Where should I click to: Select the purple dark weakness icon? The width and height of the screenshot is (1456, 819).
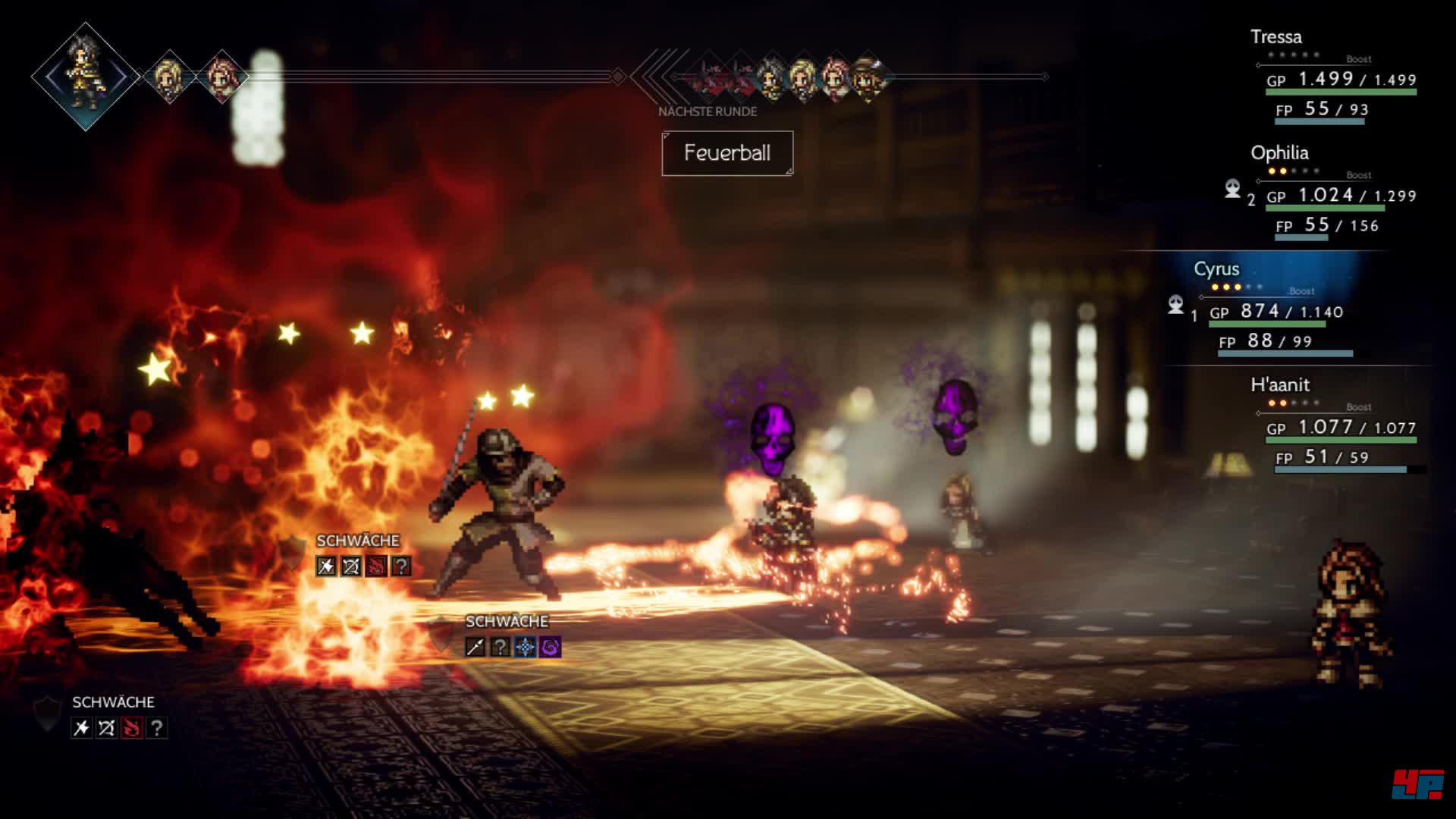[x=551, y=647]
